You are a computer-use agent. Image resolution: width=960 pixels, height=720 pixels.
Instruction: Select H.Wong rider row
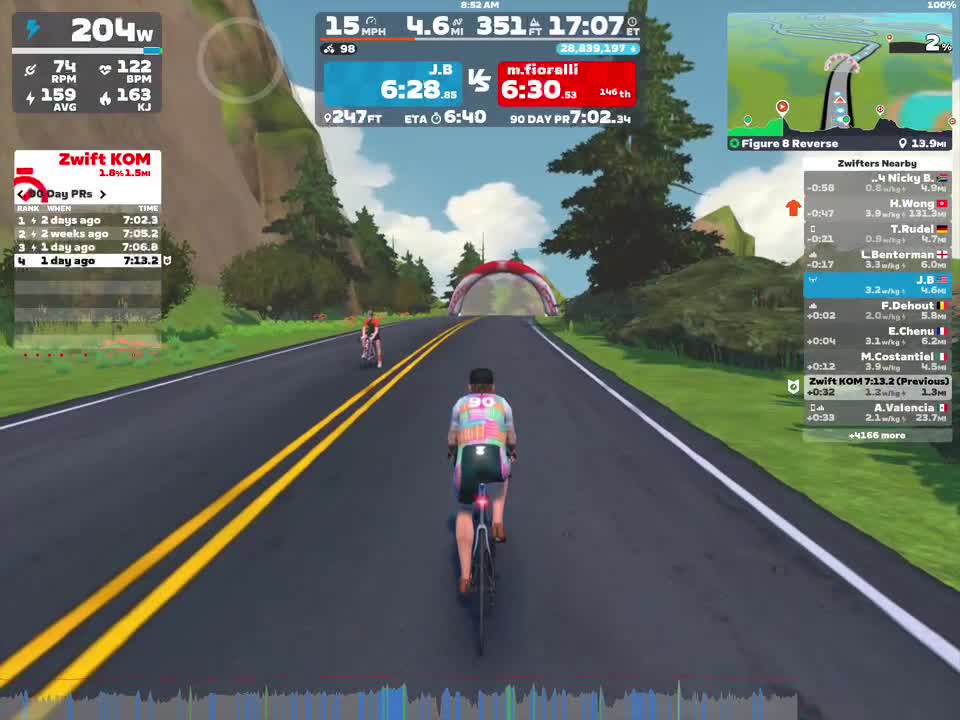tap(877, 208)
